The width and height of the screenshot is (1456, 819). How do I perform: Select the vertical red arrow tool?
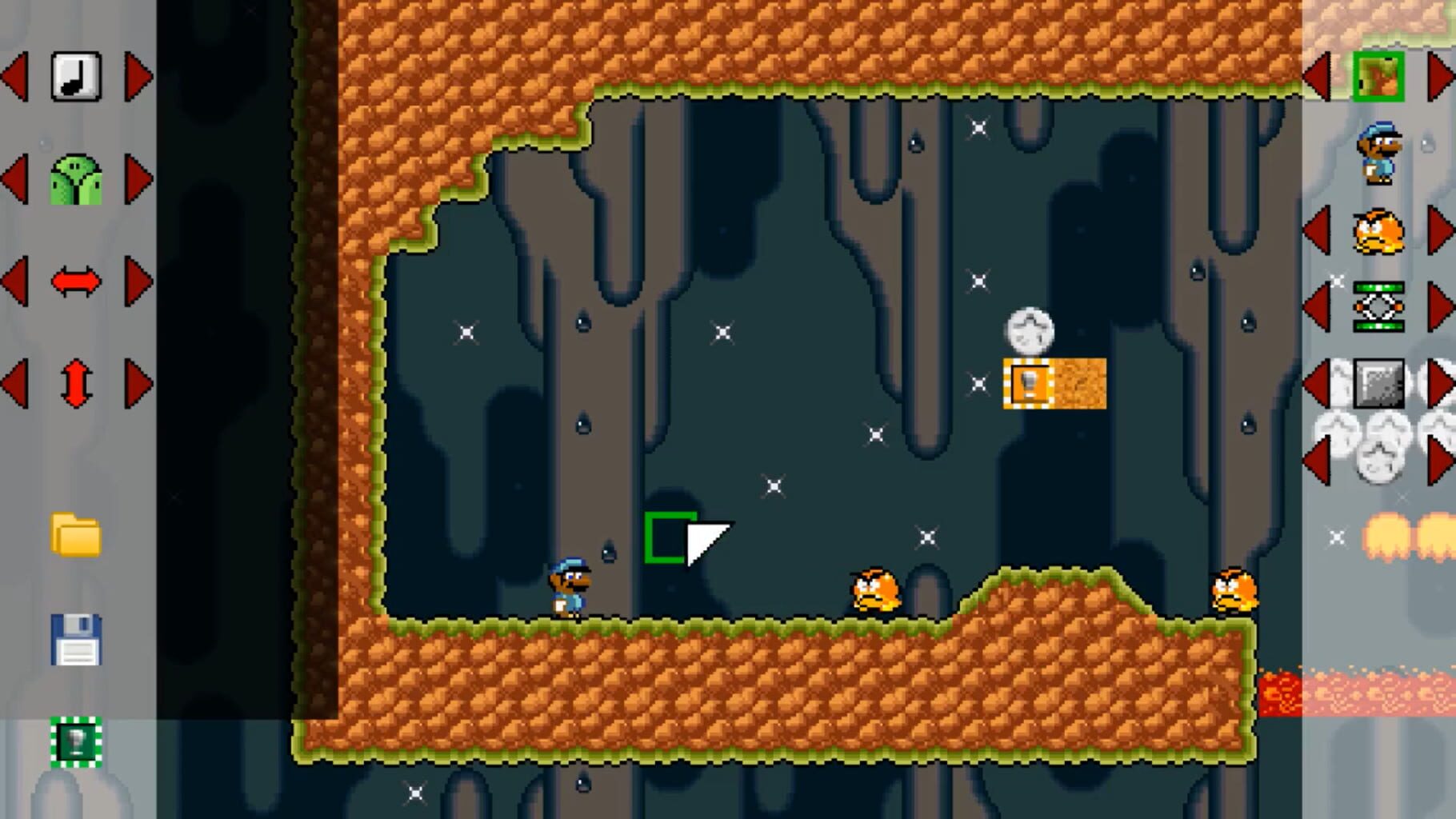click(76, 382)
